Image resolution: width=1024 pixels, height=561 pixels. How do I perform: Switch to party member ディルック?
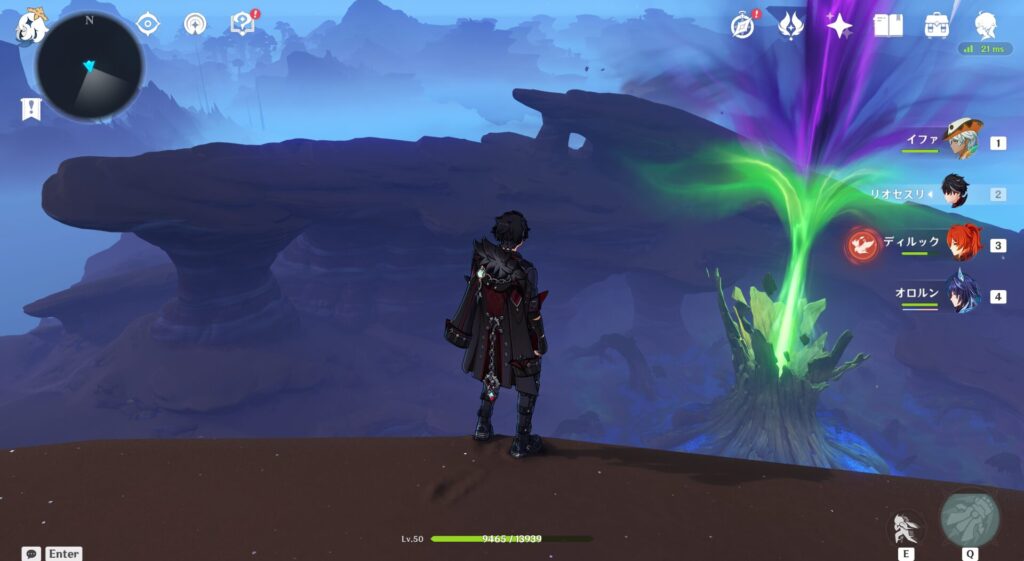click(x=963, y=244)
